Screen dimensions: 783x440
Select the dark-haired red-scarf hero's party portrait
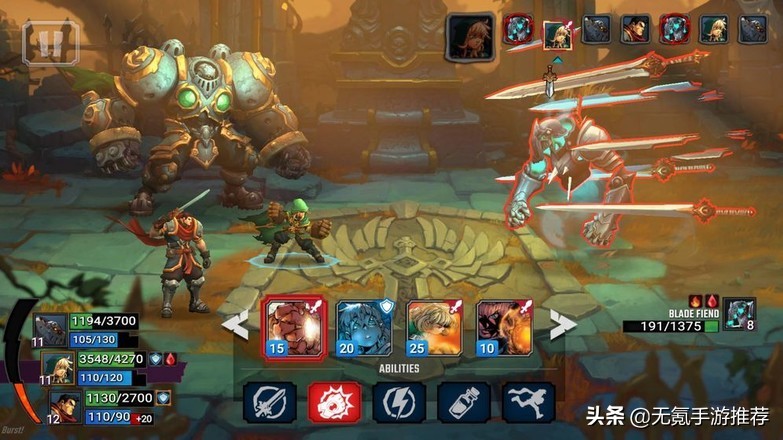coord(66,406)
